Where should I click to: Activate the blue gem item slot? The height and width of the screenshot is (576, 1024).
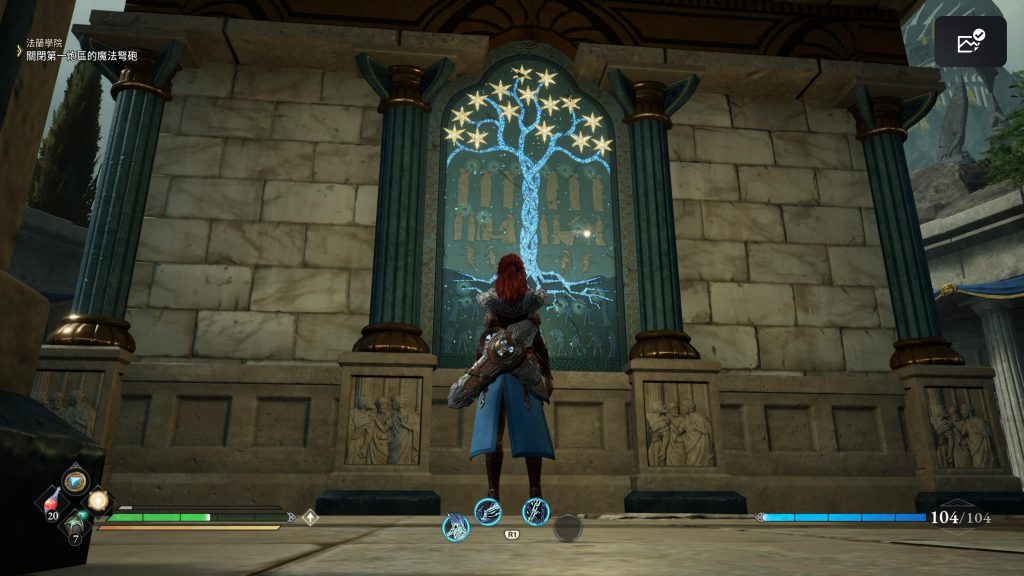click(x=74, y=481)
